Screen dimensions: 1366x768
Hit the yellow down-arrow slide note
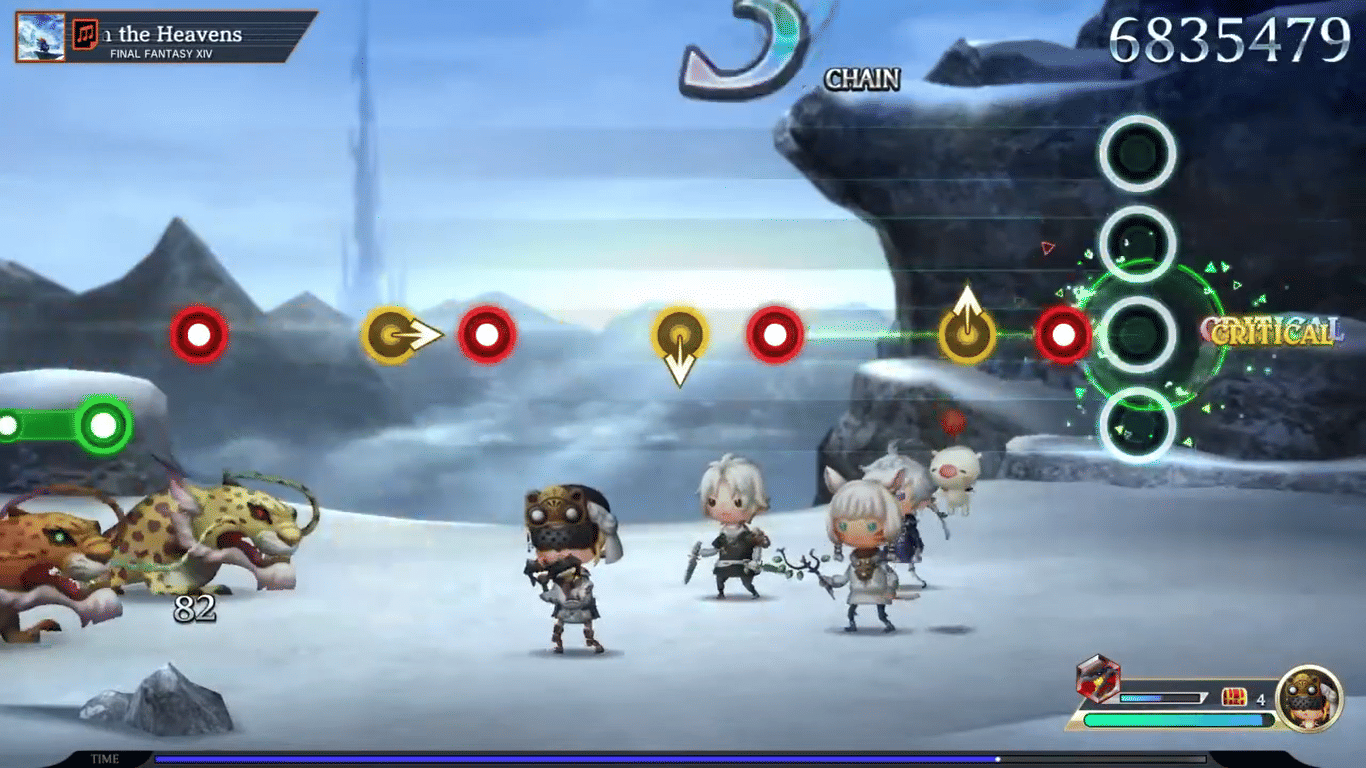[x=680, y=335]
